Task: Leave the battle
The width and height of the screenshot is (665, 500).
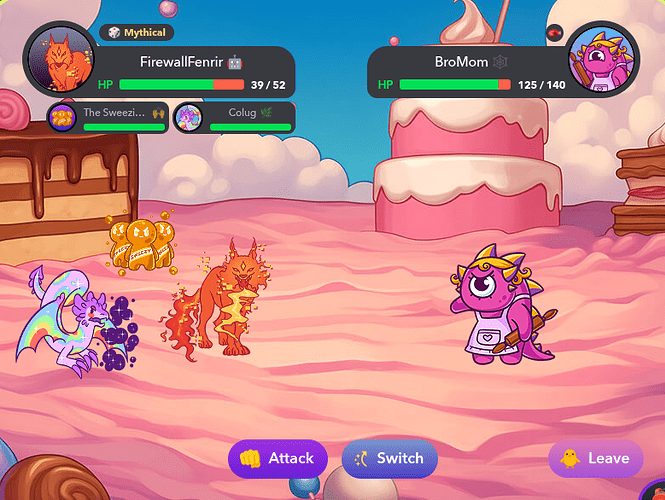Action: (595, 459)
